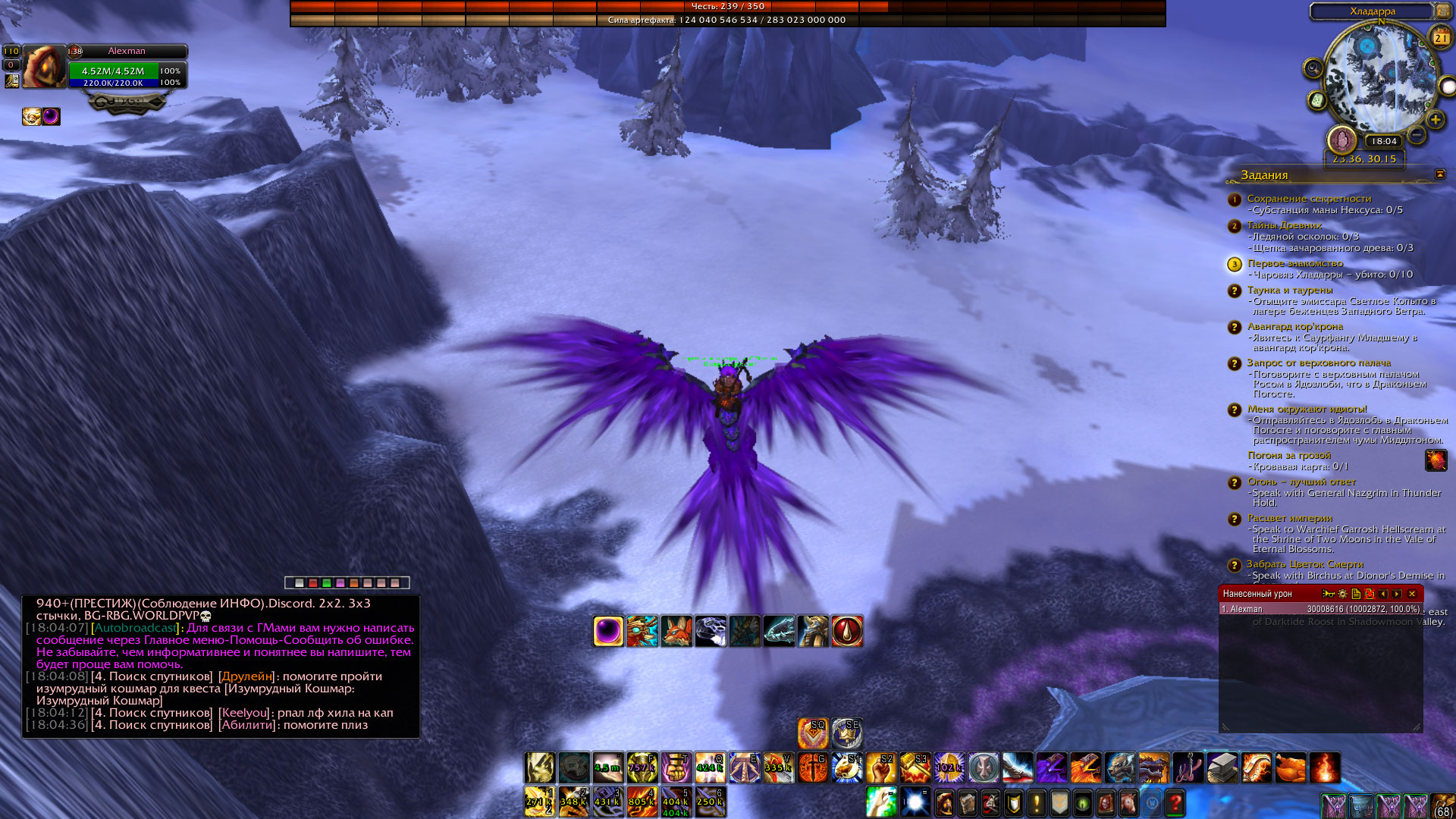Use the campfire flame ability
This screenshot has height=819, width=1456.
(x=1324, y=768)
